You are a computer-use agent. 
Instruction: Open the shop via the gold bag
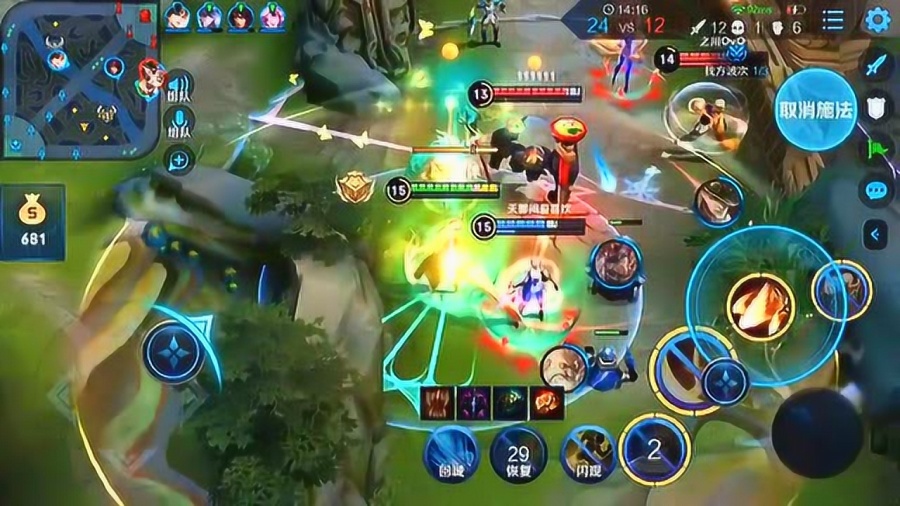[33, 221]
